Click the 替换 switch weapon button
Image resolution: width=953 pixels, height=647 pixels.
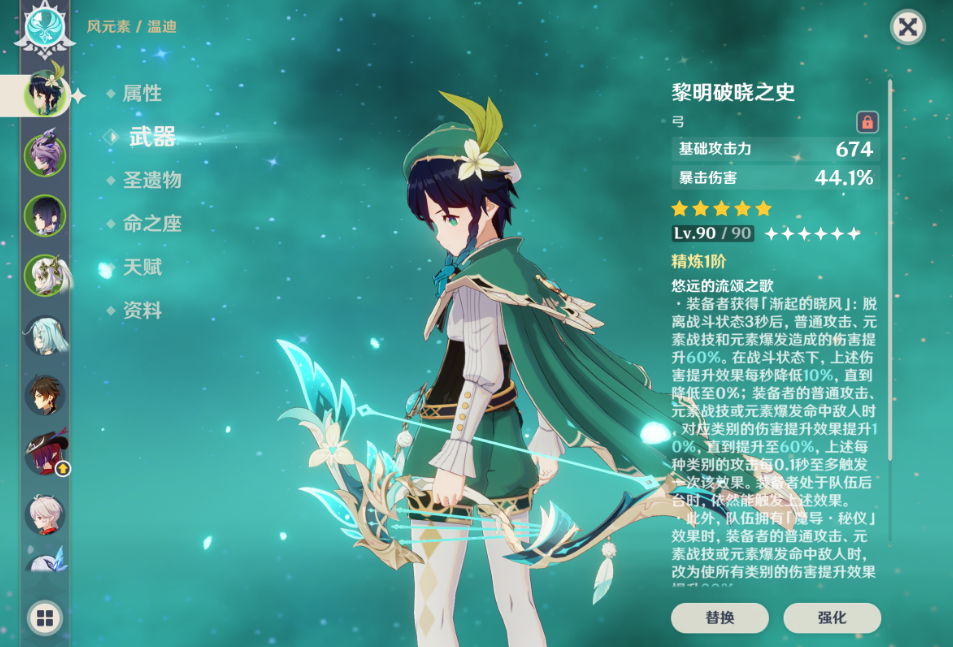click(x=719, y=618)
